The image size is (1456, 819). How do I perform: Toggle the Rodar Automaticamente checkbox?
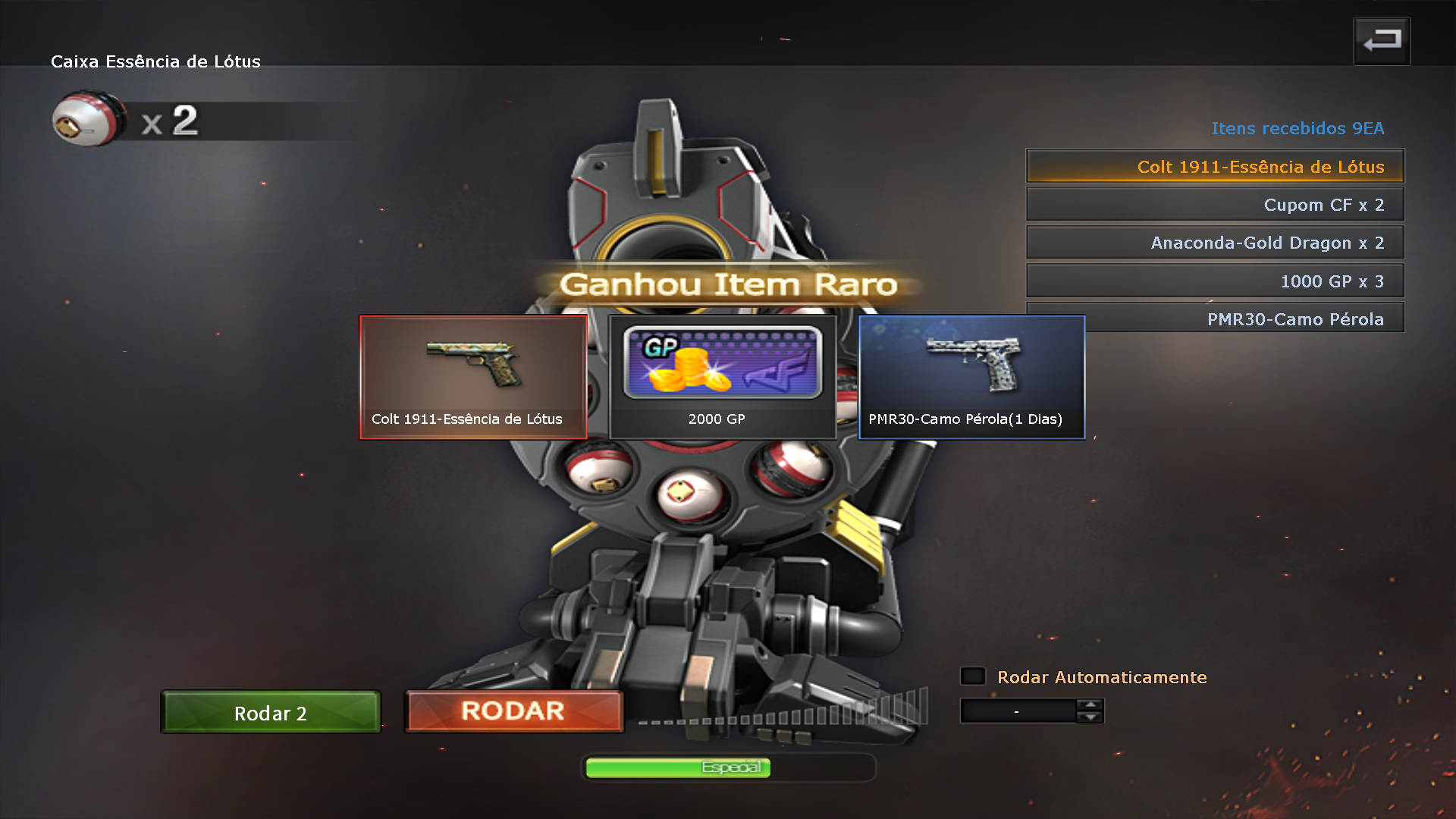click(x=973, y=676)
